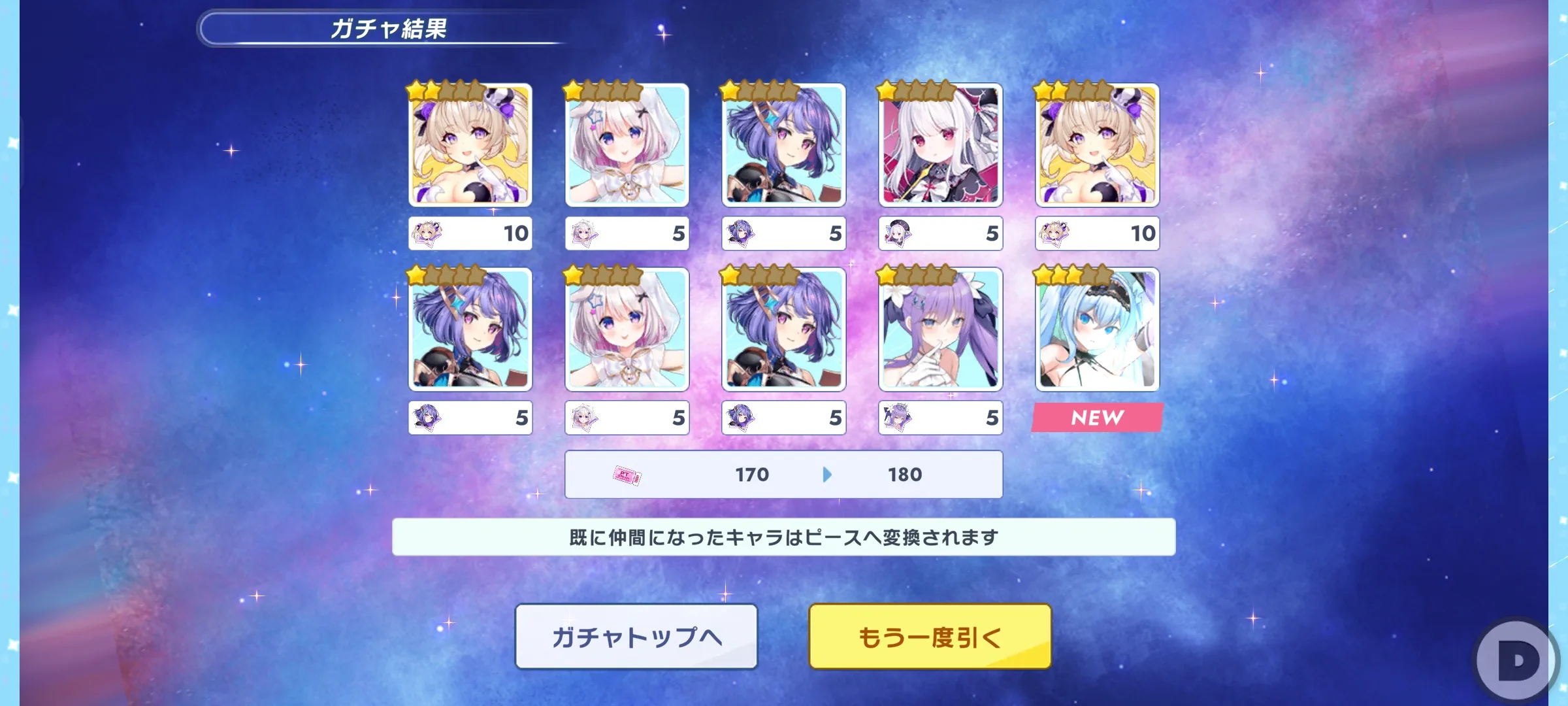Select the white-haired red-eyed character card
Viewport: 1568px width, 706px height.
pyautogui.click(x=940, y=145)
